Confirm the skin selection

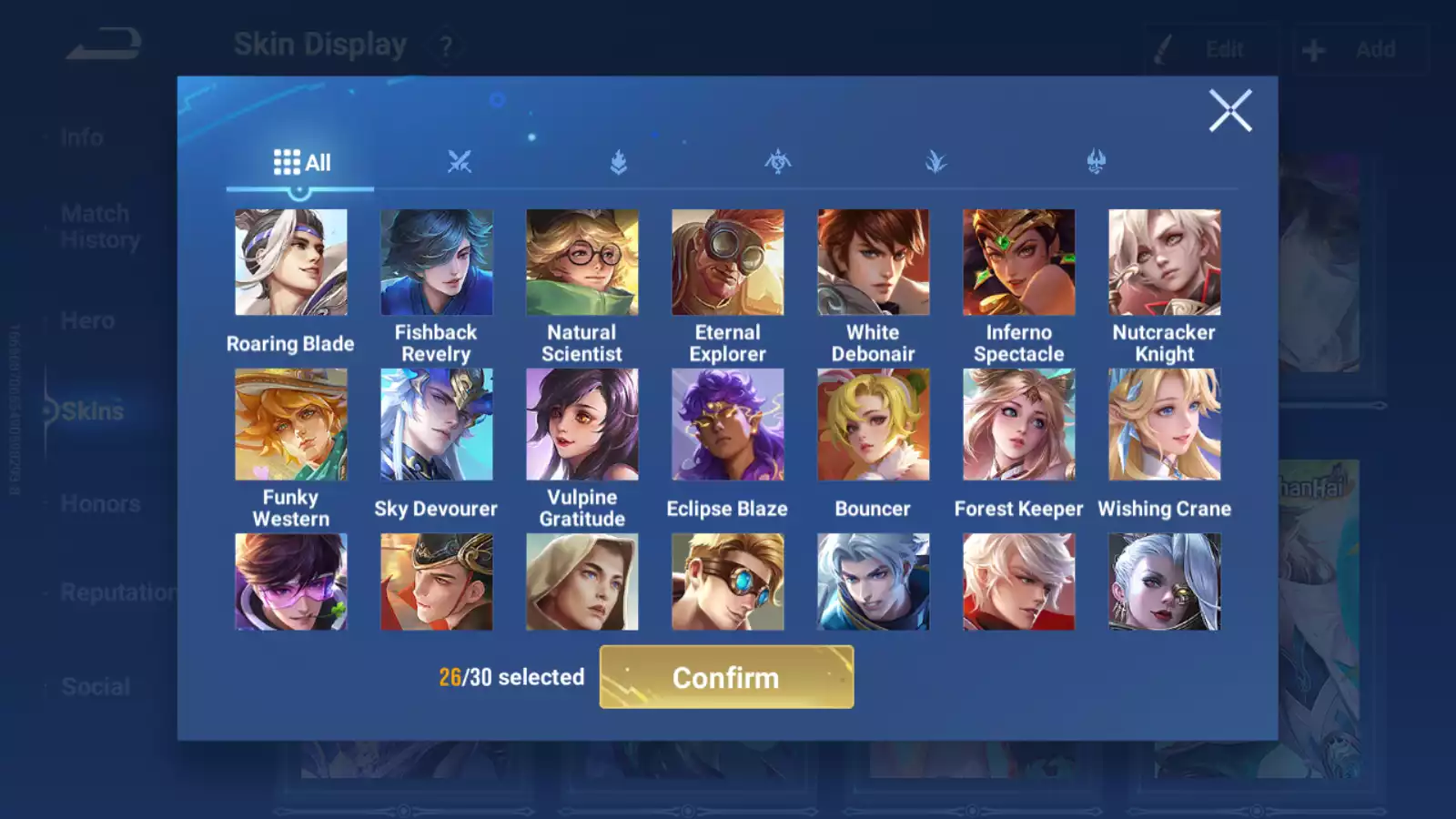(726, 677)
